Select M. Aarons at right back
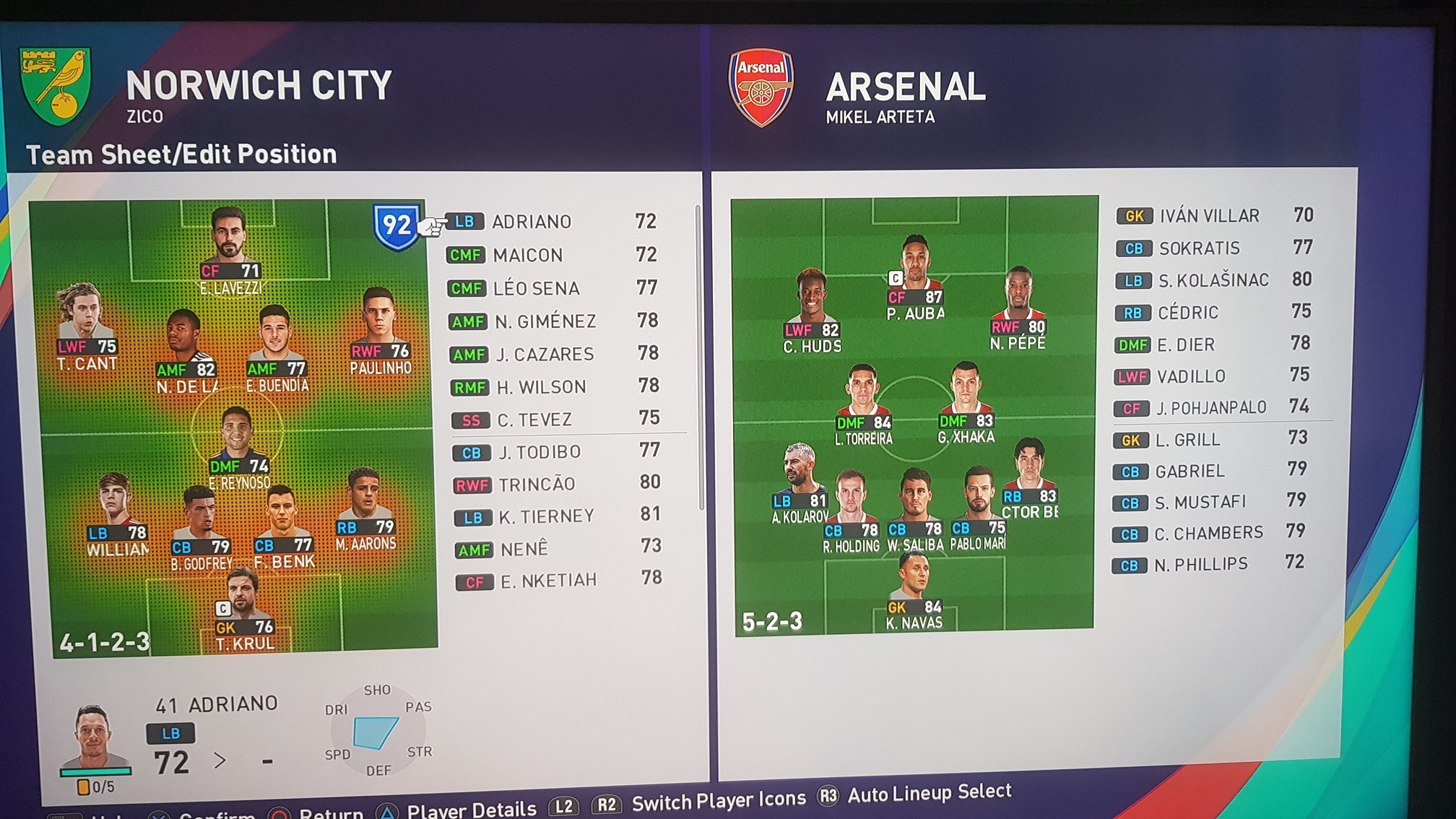This screenshot has width=1456, height=819. [x=365, y=506]
